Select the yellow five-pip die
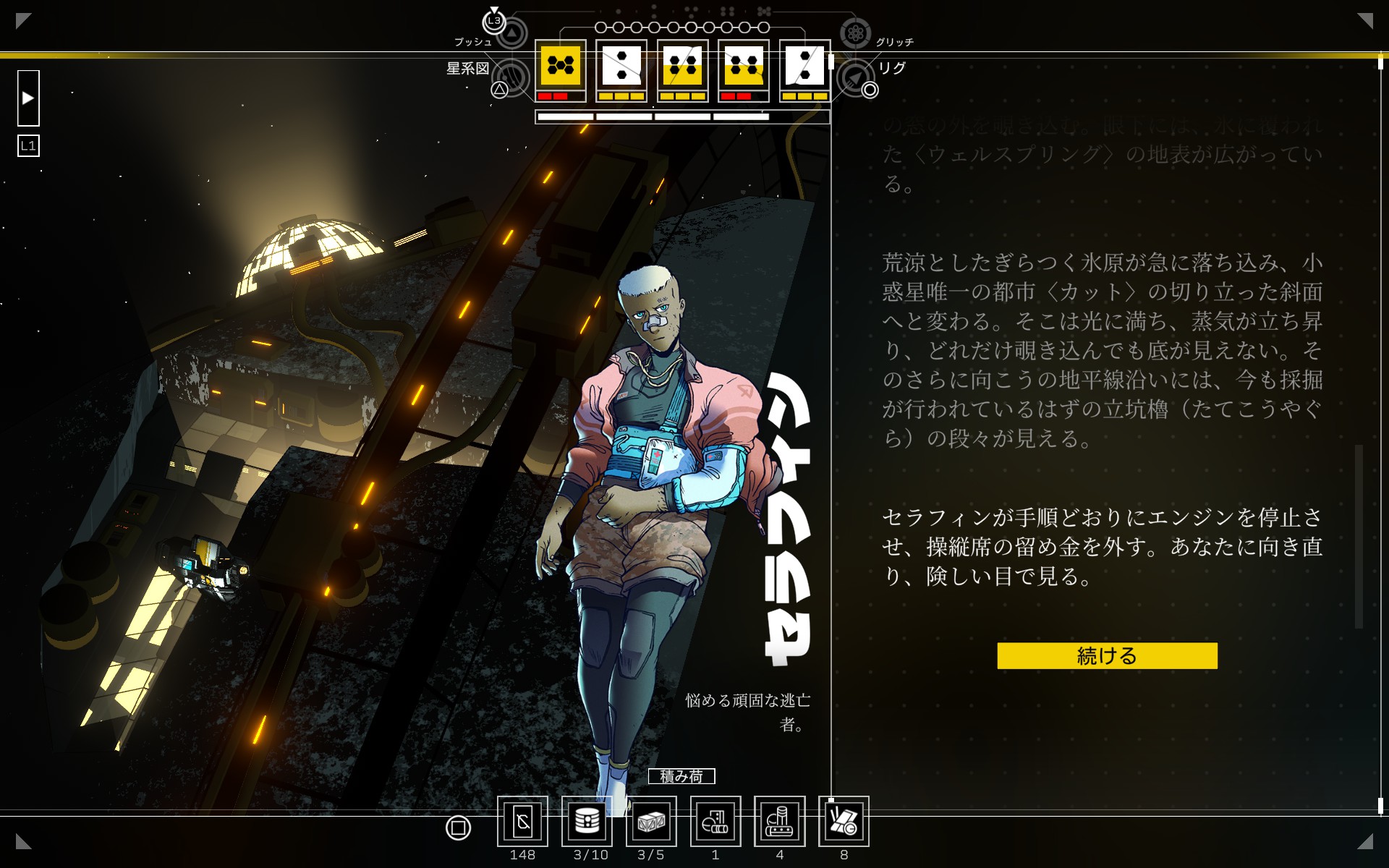Viewport: 1389px width, 868px height. point(560,67)
